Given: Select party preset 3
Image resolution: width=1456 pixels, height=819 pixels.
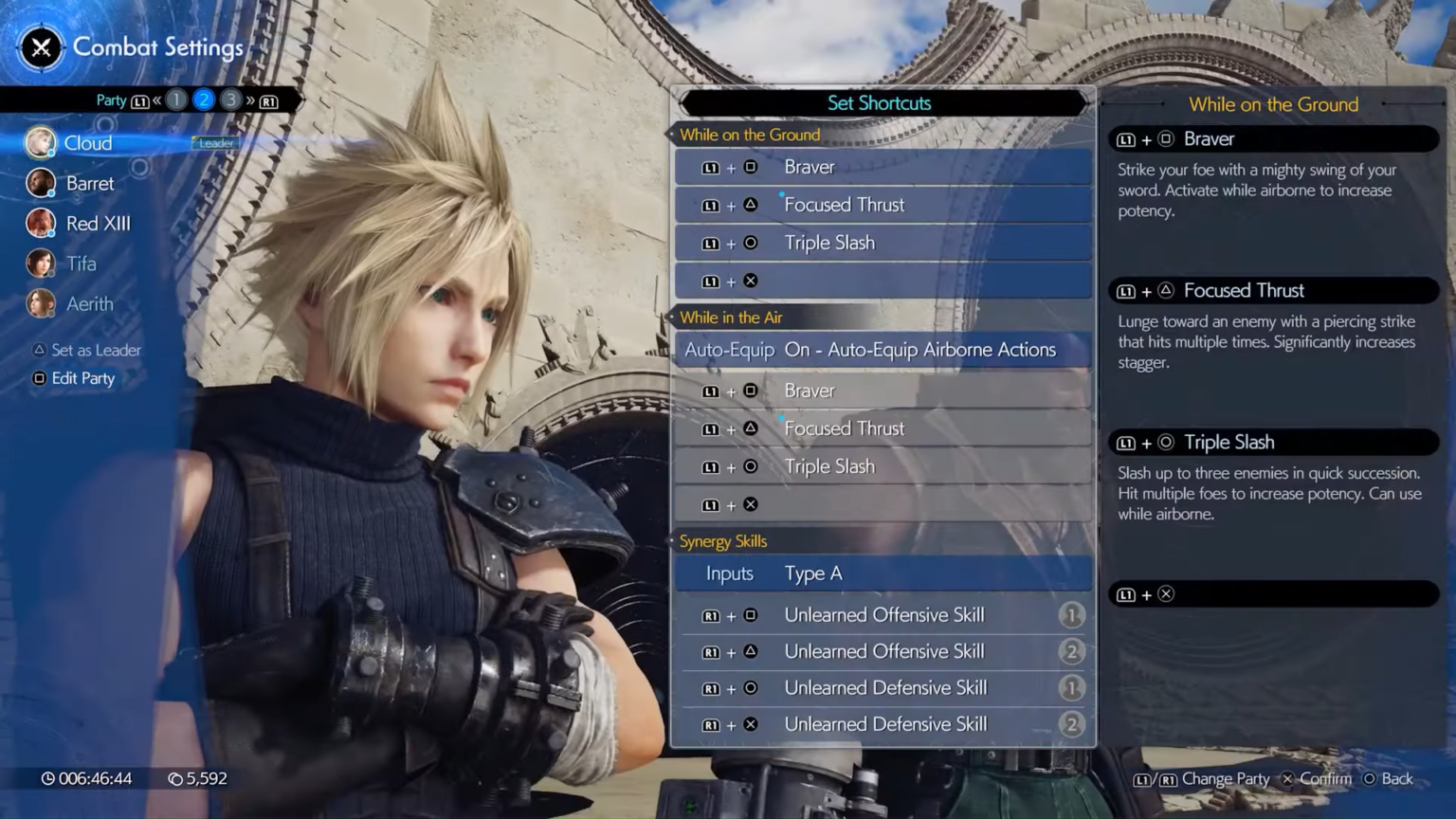Looking at the screenshot, I should 230,100.
